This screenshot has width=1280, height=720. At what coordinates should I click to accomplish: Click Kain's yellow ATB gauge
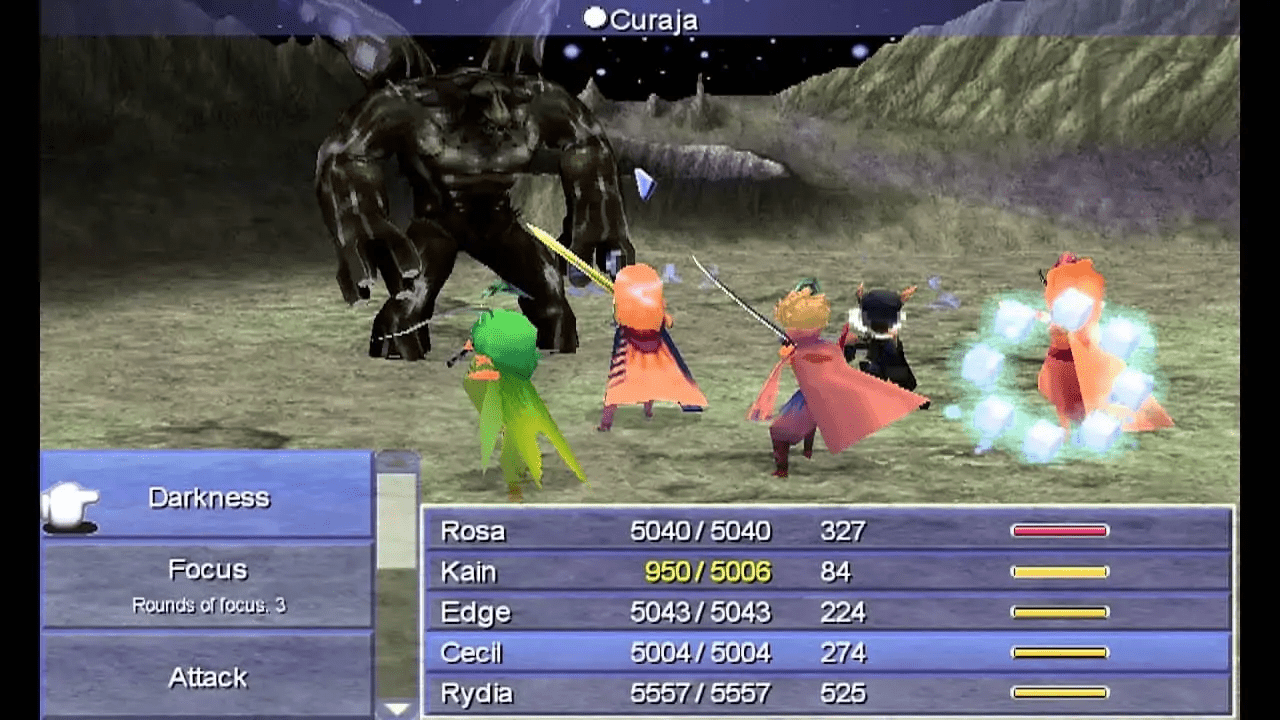[1060, 571]
